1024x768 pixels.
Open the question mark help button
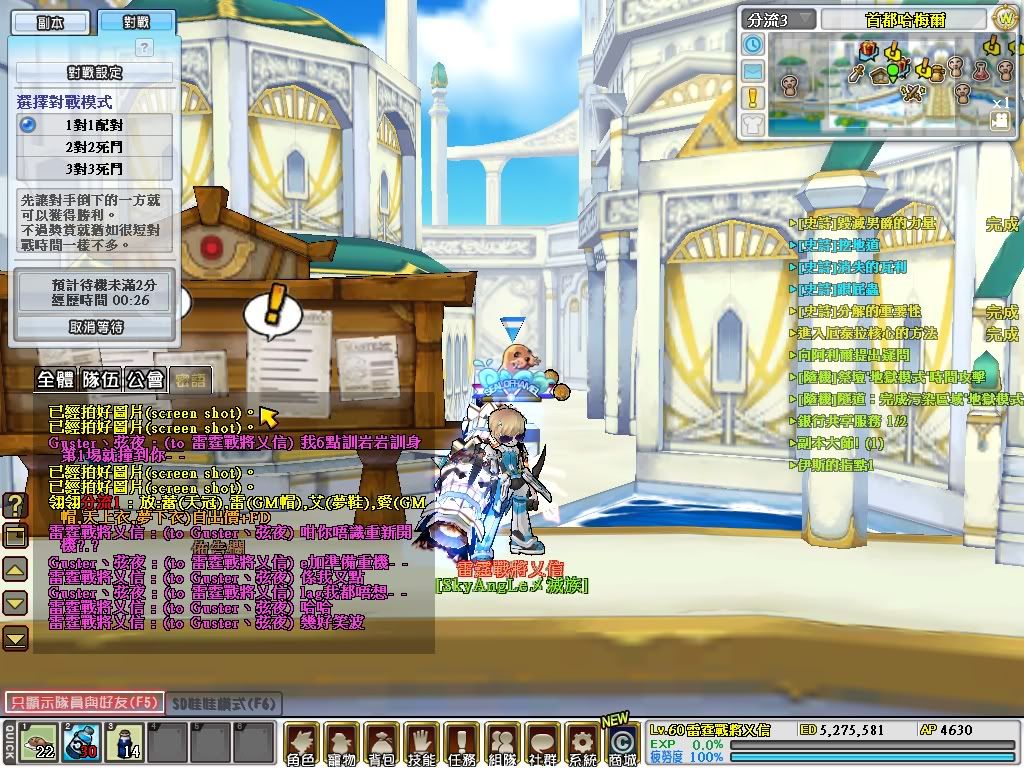click(144, 47)
